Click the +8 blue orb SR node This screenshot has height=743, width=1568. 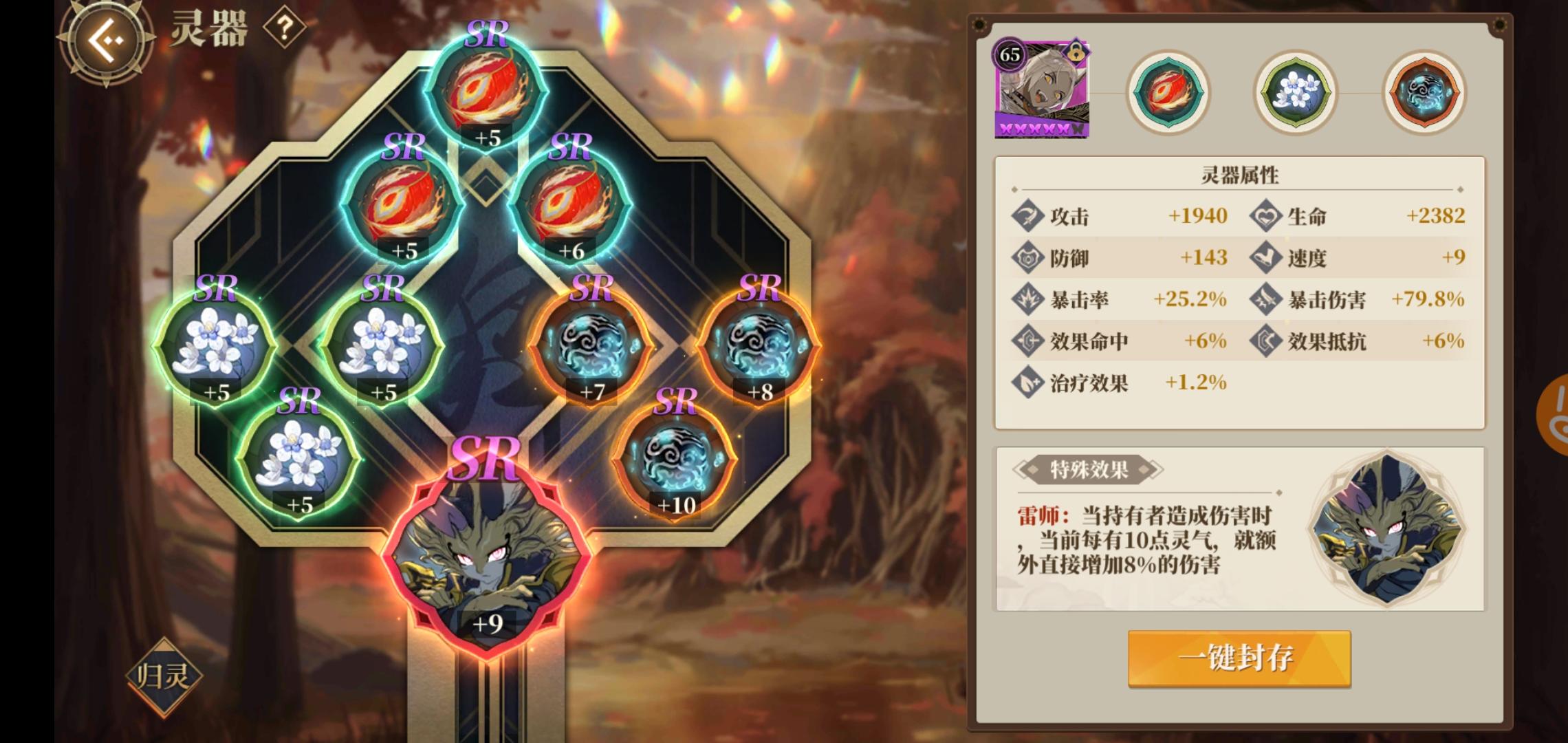click(x=760, y=344)
